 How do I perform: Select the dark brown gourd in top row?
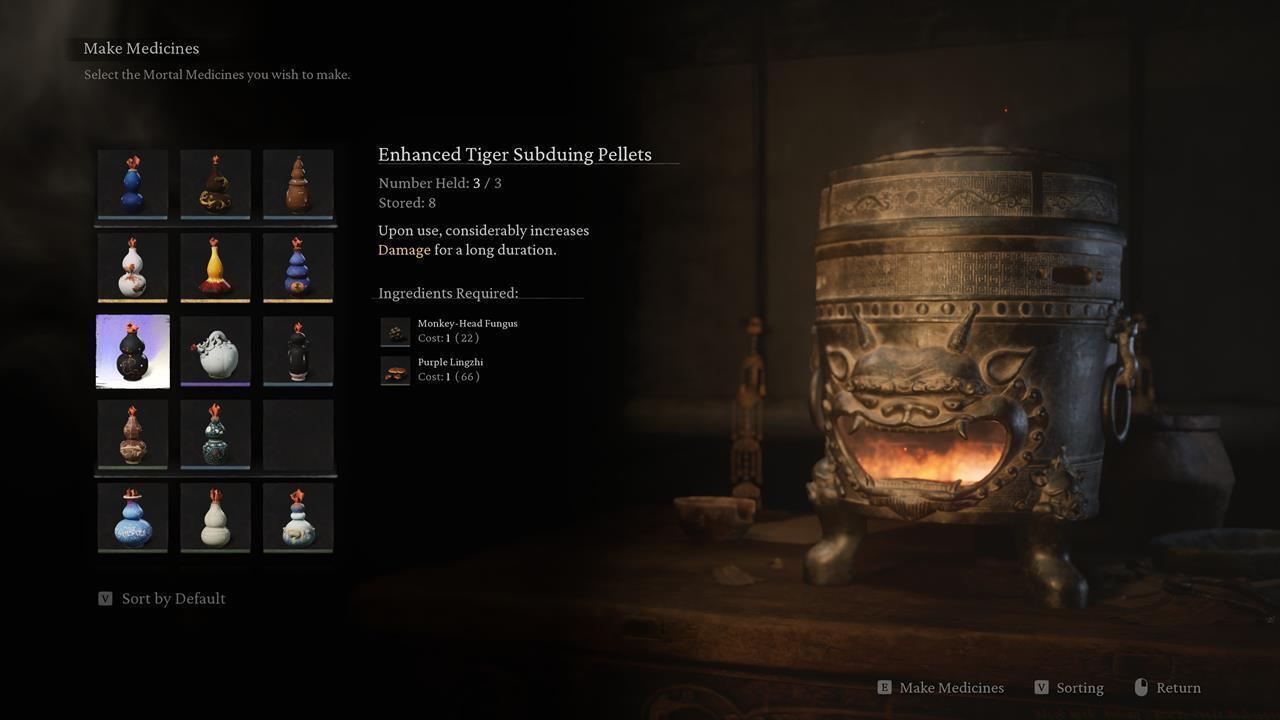pyautogui.click(x=298, y=185)
